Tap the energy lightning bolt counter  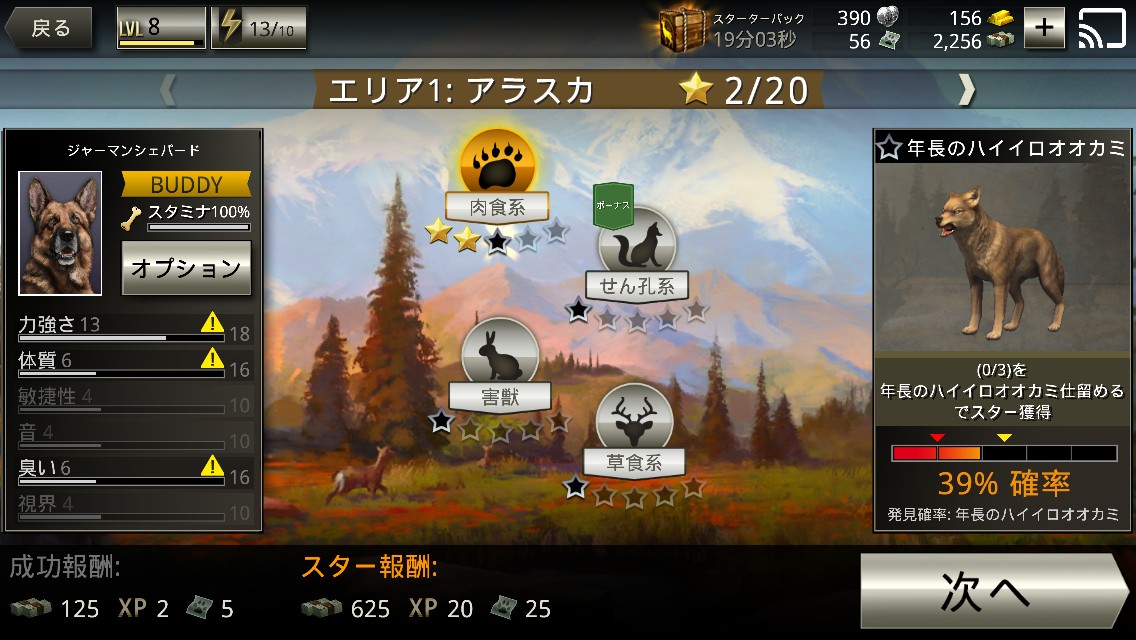click(x=259, y=28)
